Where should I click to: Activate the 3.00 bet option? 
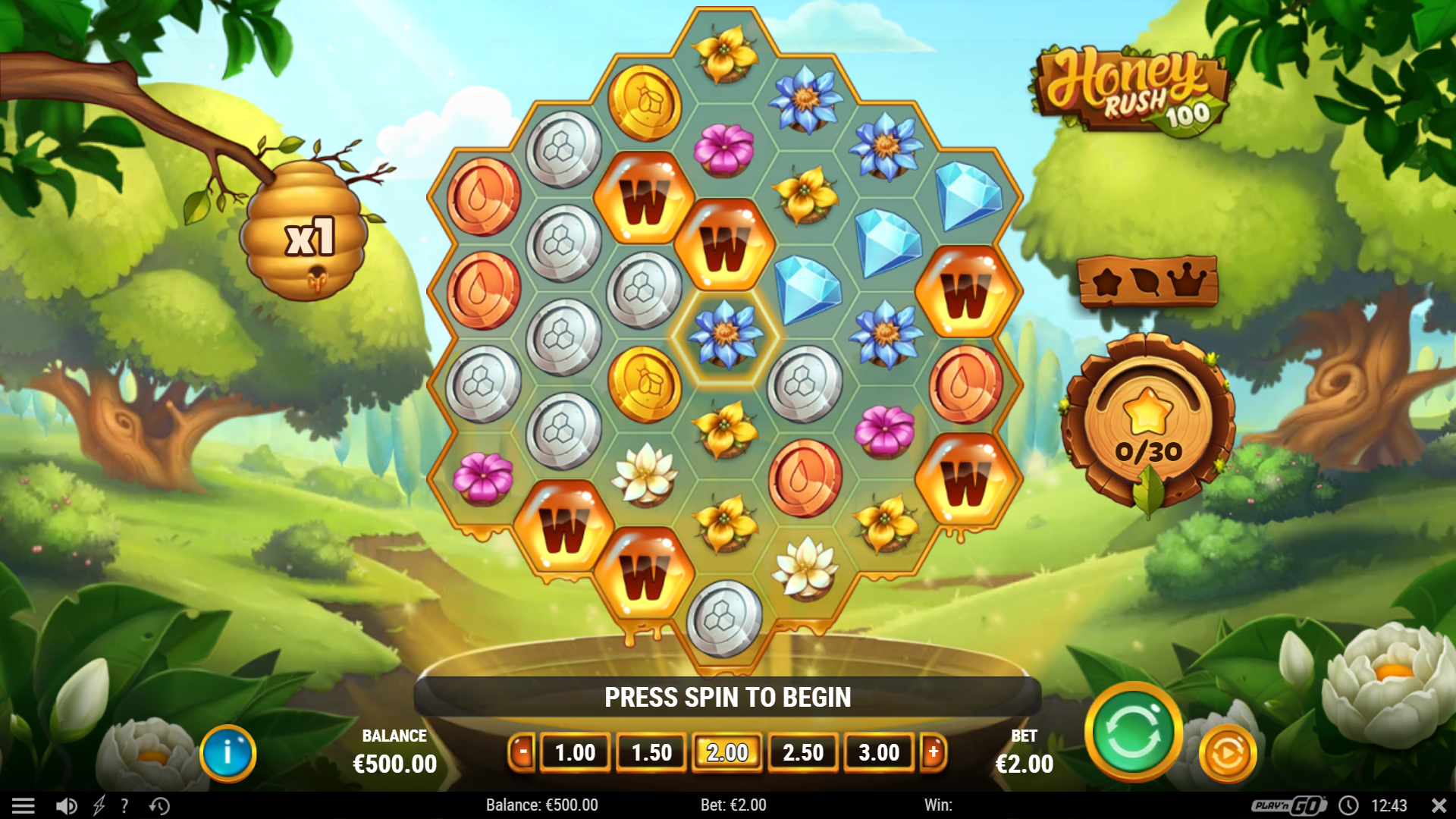tap(879, 752)
